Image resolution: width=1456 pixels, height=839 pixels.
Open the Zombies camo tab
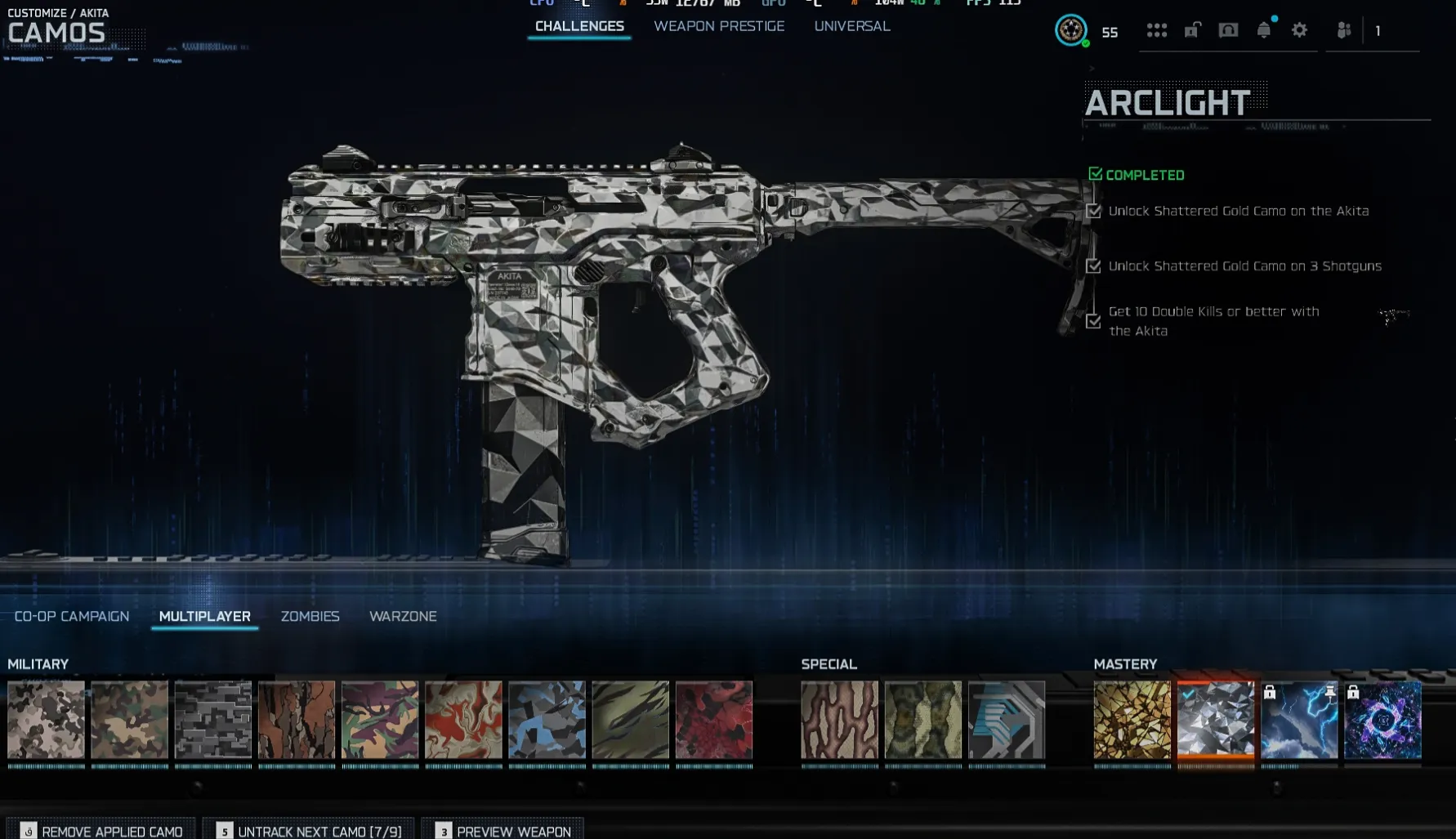(310, 616)
